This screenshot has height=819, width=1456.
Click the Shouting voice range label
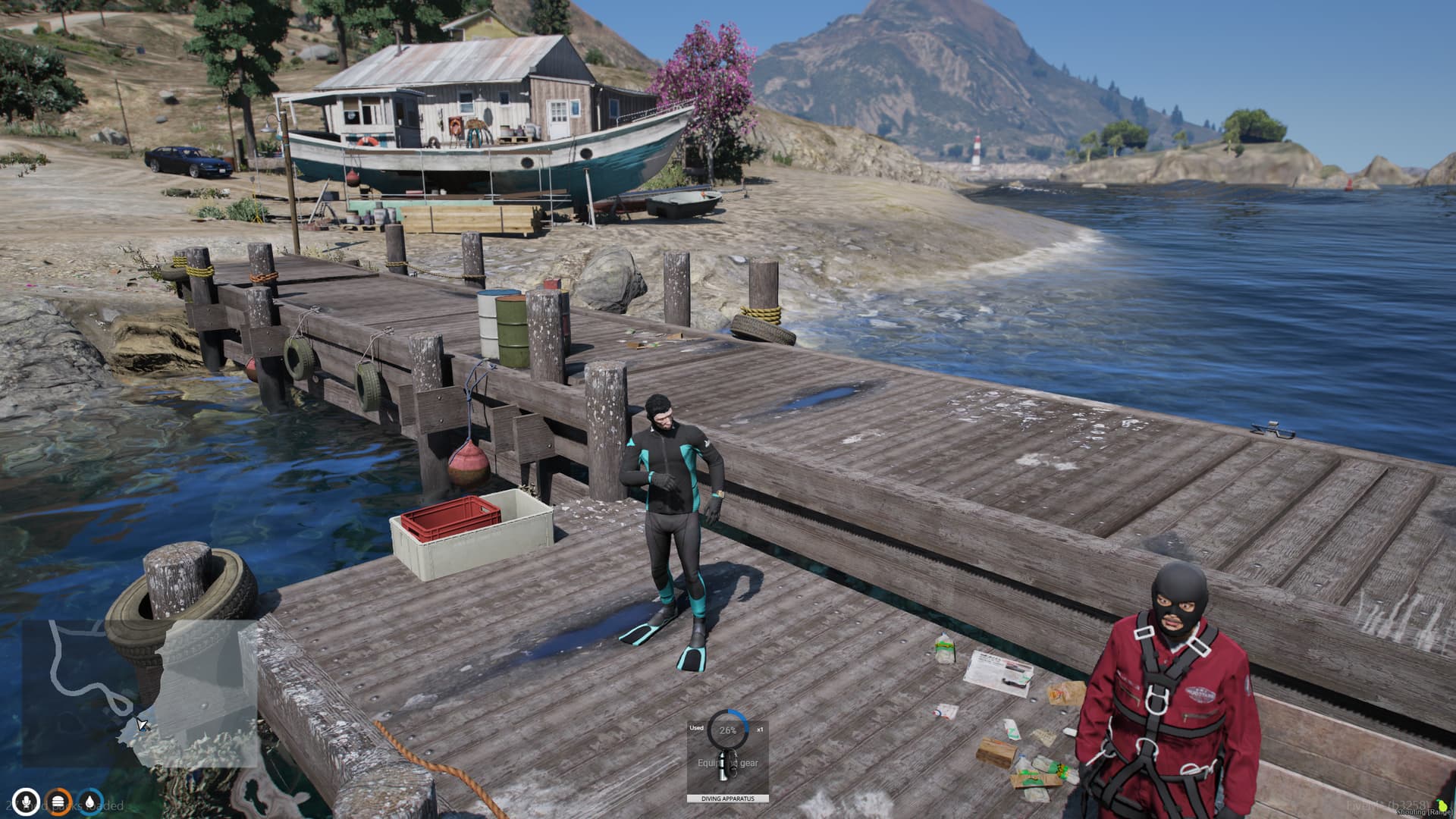[1425, 812]
